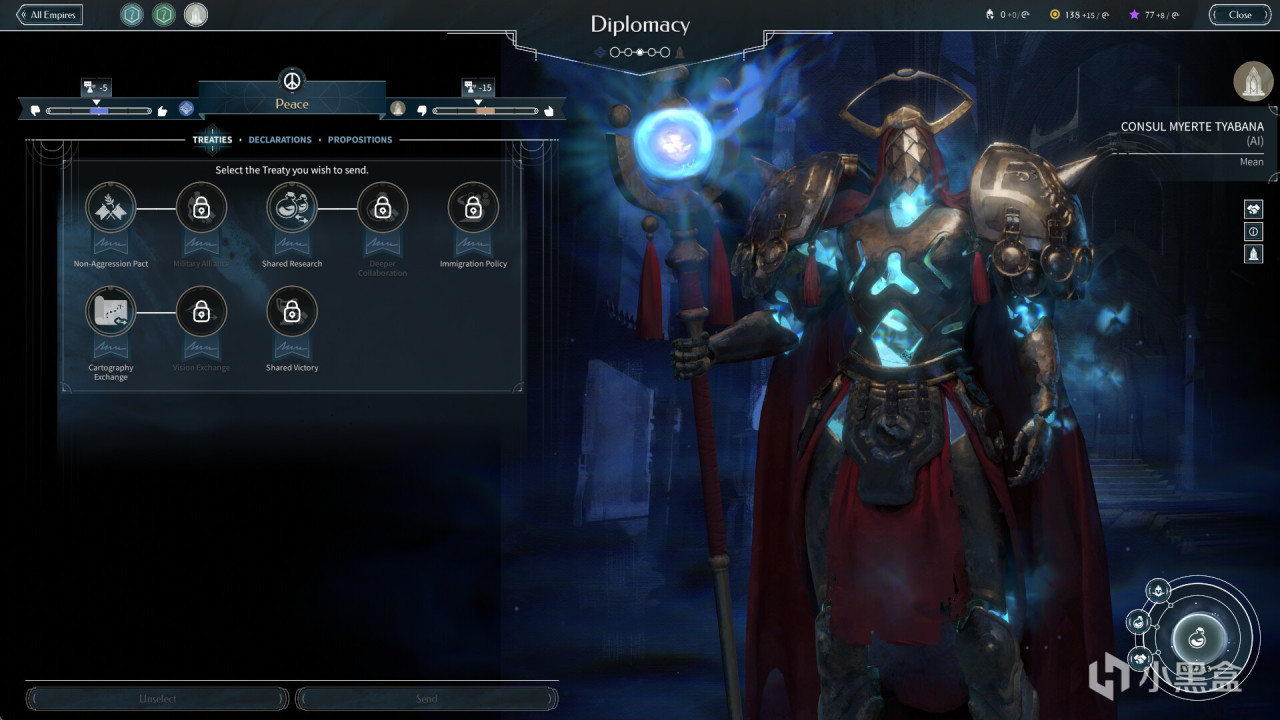
Task: Switch to the Declarations tab
Action: click(280, 140)
